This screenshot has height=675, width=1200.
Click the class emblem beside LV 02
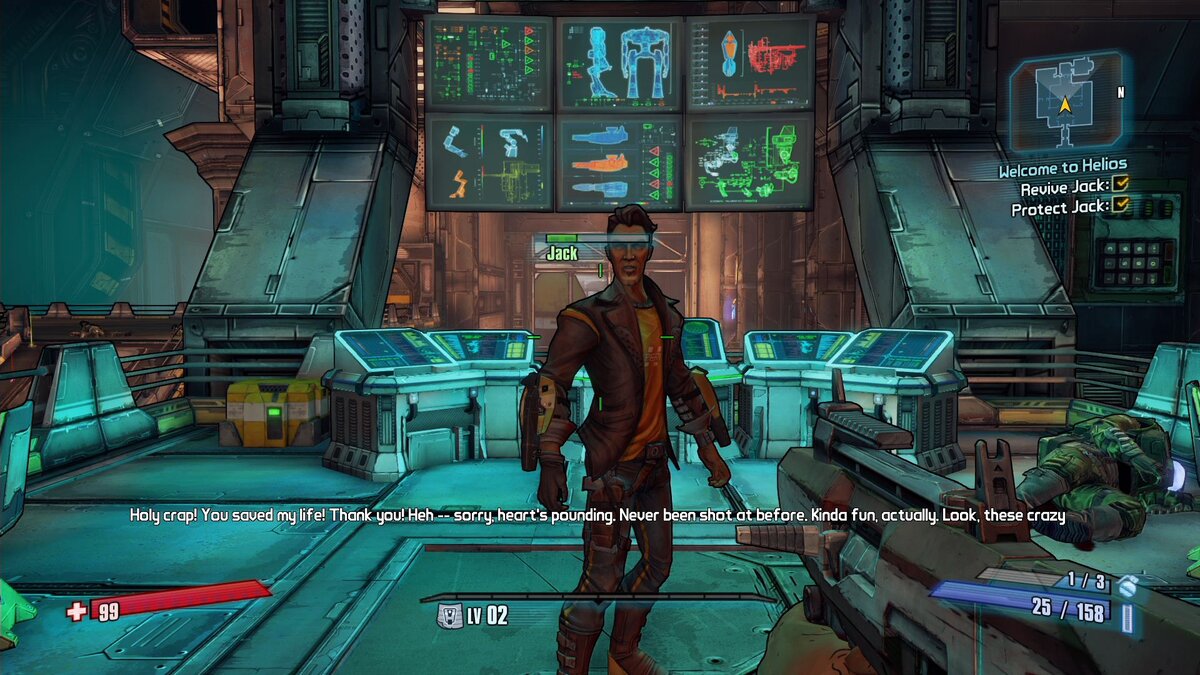(x=450, y=616)
